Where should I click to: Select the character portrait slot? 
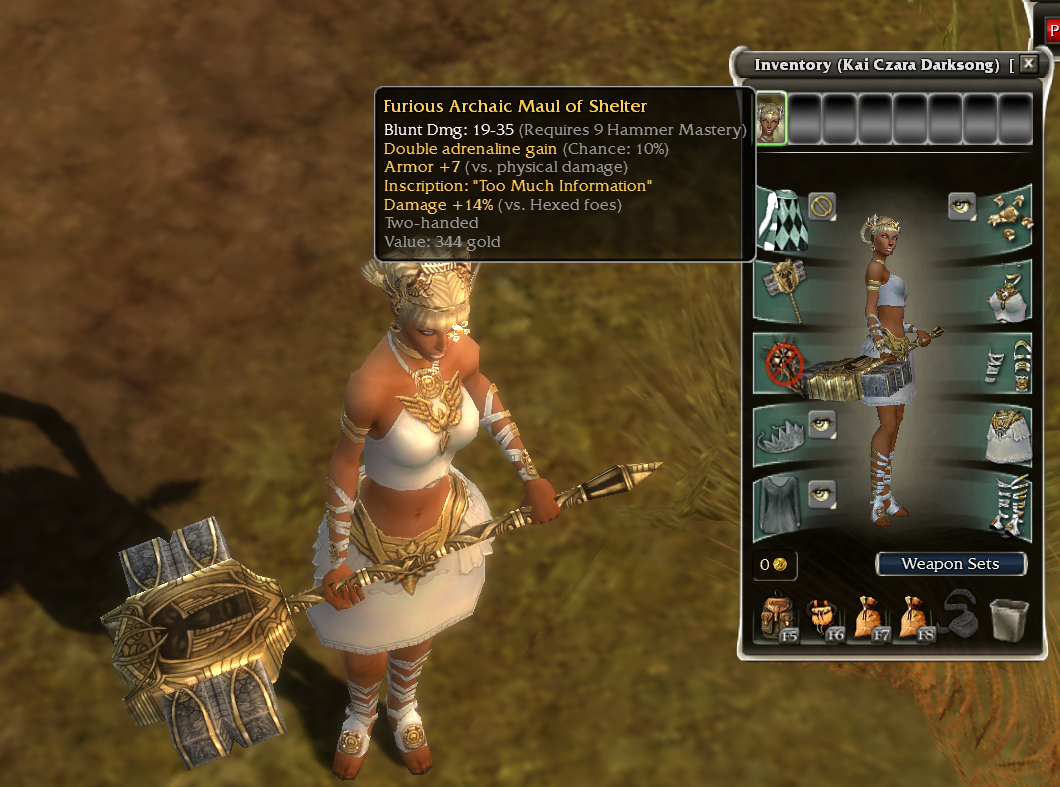(x=771, y=119)
